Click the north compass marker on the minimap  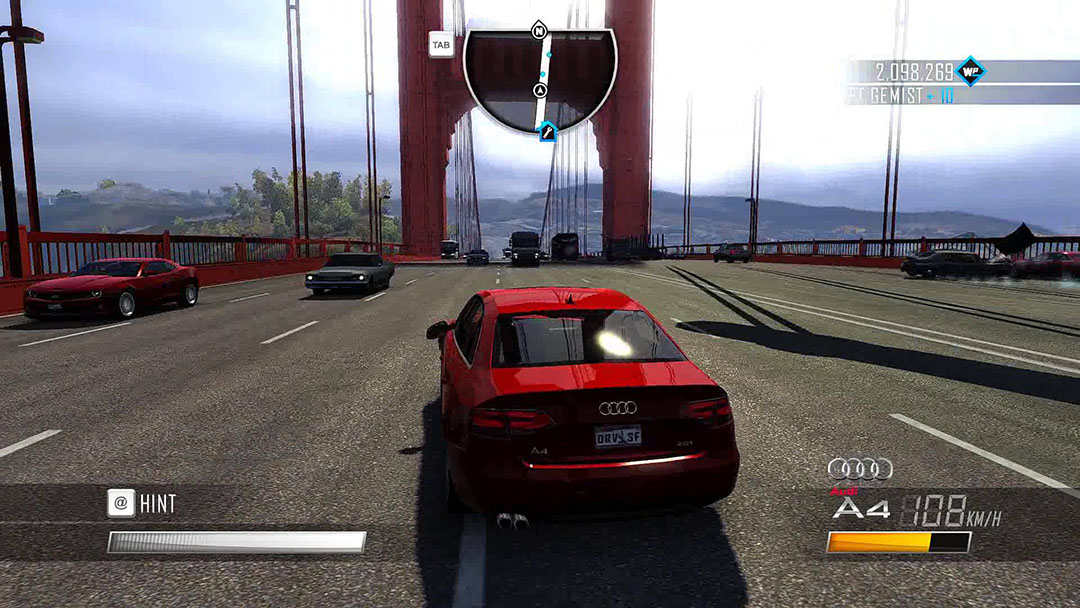click(540, 30)
